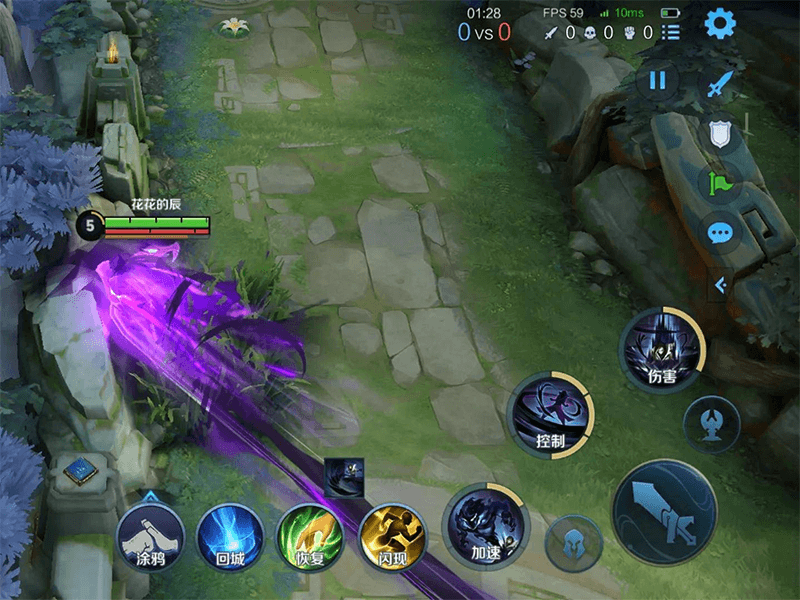Cast the 控制 control skill

(x=550, y=414)
